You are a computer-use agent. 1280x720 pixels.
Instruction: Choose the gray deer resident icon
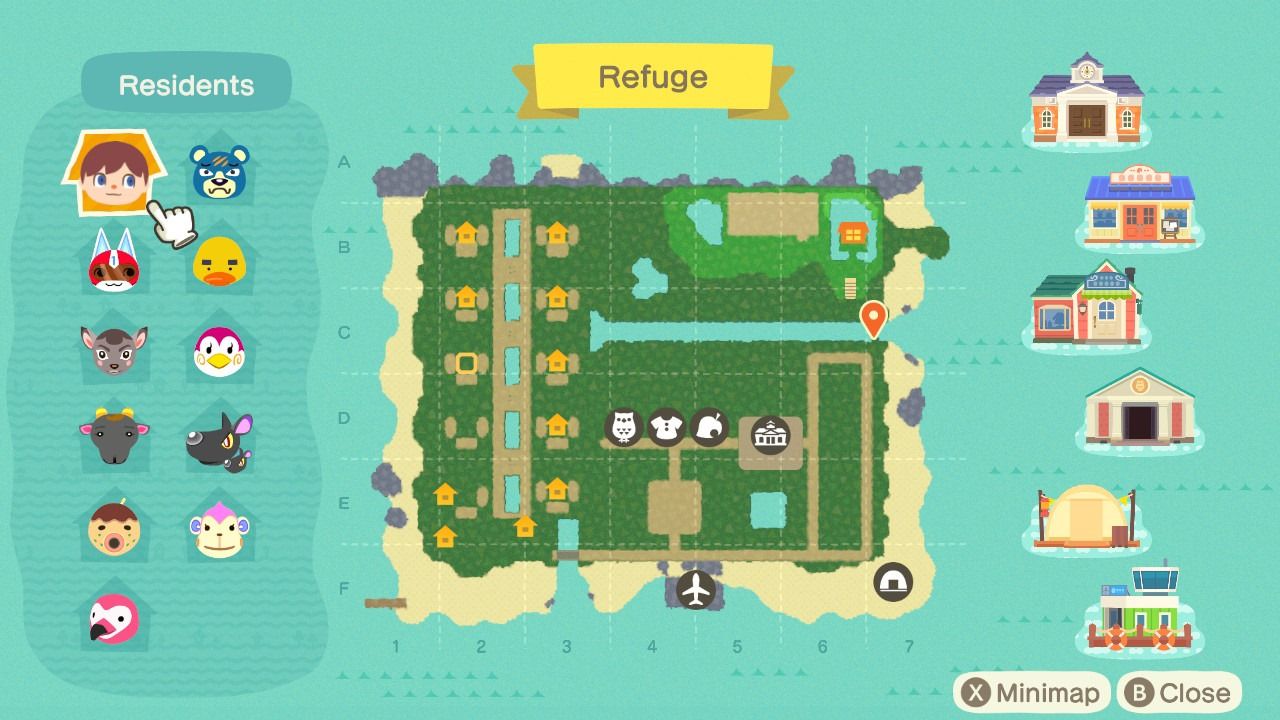tap(113, 349)
